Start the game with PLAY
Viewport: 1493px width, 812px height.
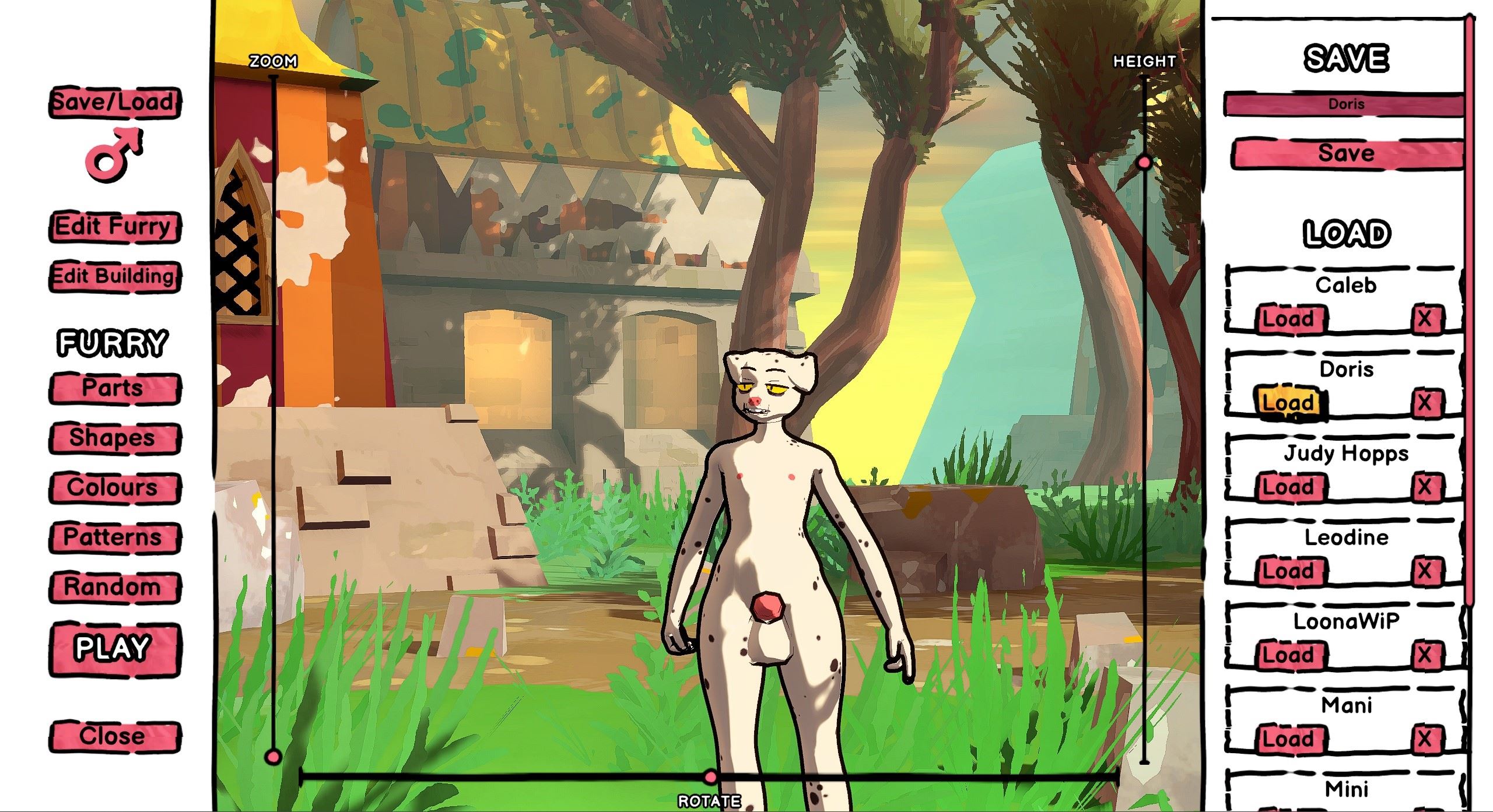click(x=114, y=648)
